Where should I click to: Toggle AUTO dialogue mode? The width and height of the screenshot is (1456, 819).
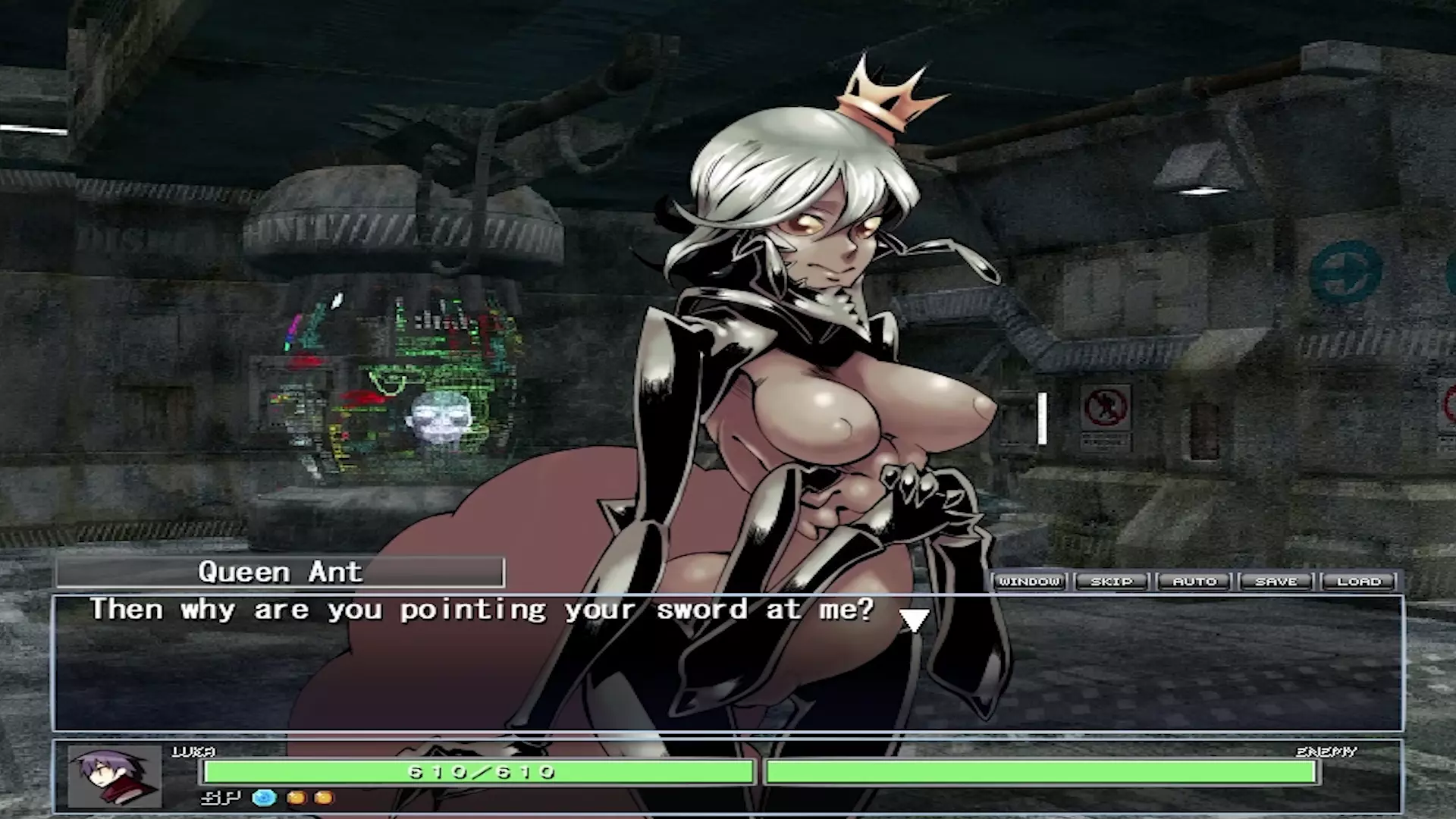click(1194, 582)
